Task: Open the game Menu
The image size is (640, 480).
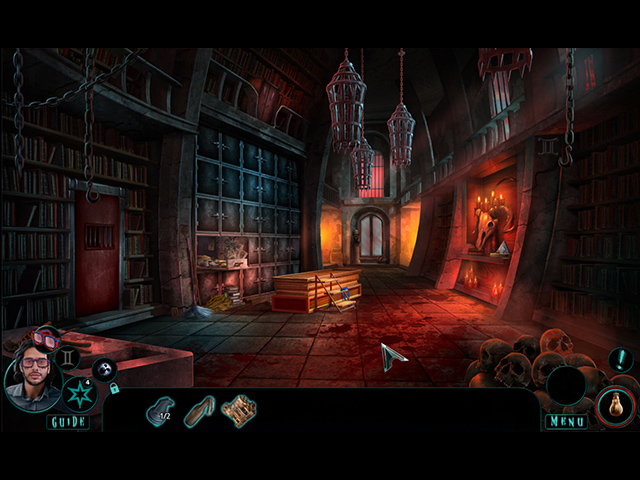Action: tap(566, 422)
